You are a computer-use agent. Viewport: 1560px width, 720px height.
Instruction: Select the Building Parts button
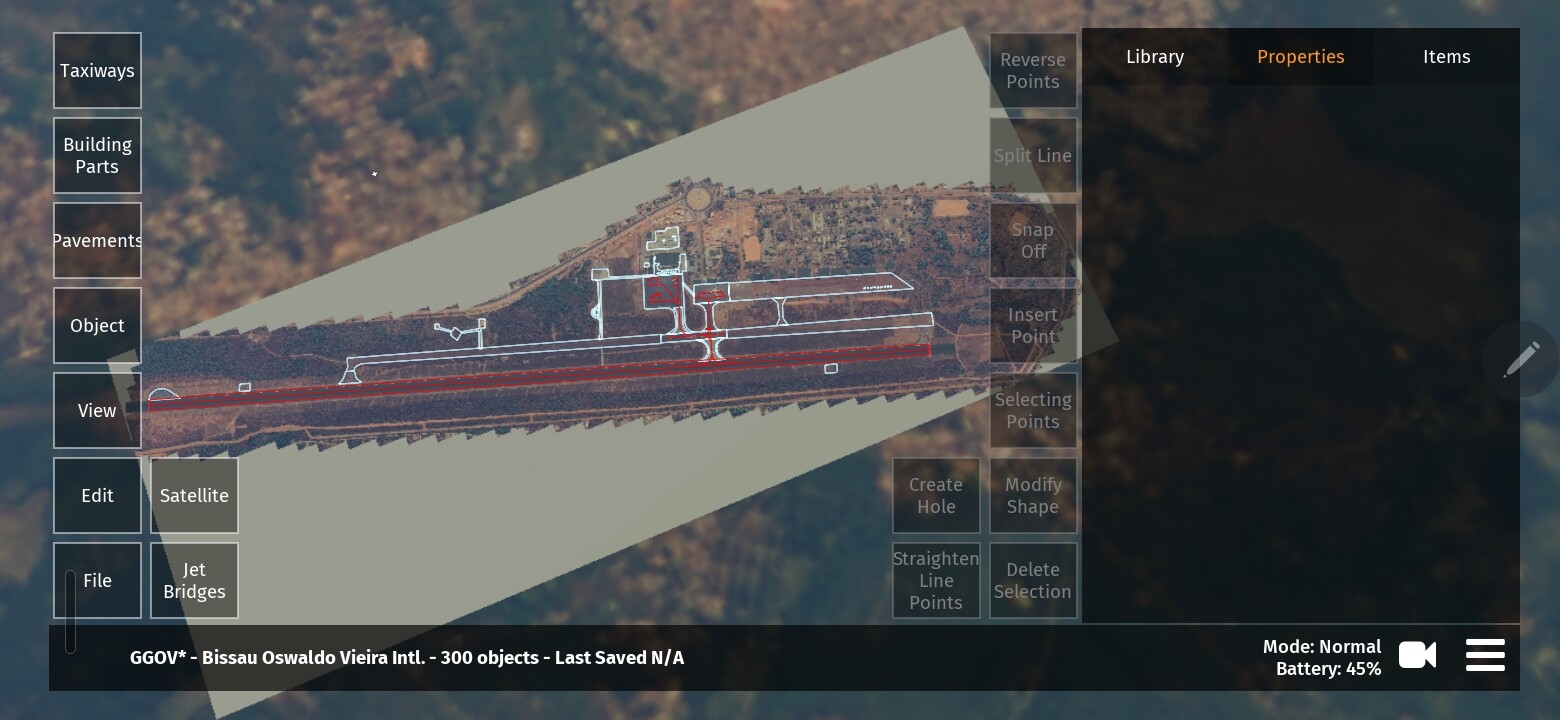pyautogui.click(x=97, y=156)
